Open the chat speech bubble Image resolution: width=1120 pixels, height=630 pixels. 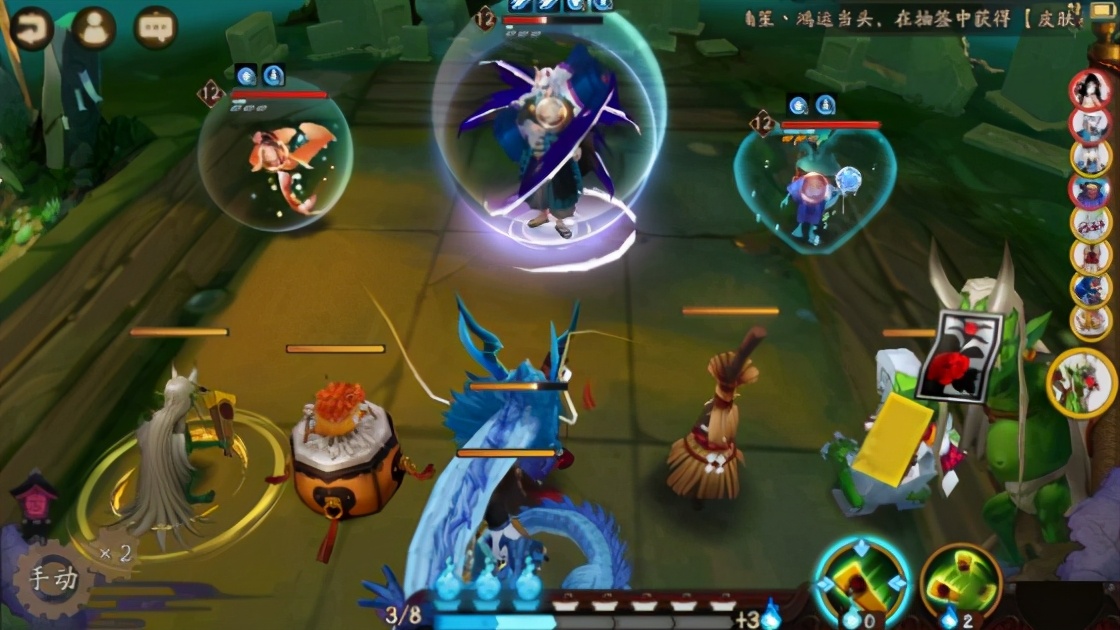click(155, 28)
